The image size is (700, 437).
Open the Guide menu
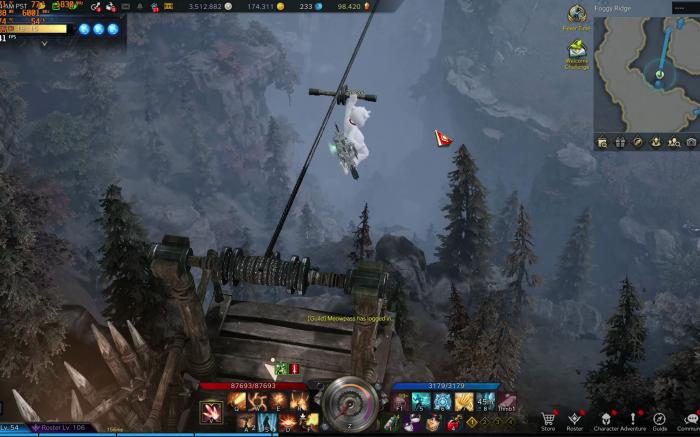click(660, 419)
